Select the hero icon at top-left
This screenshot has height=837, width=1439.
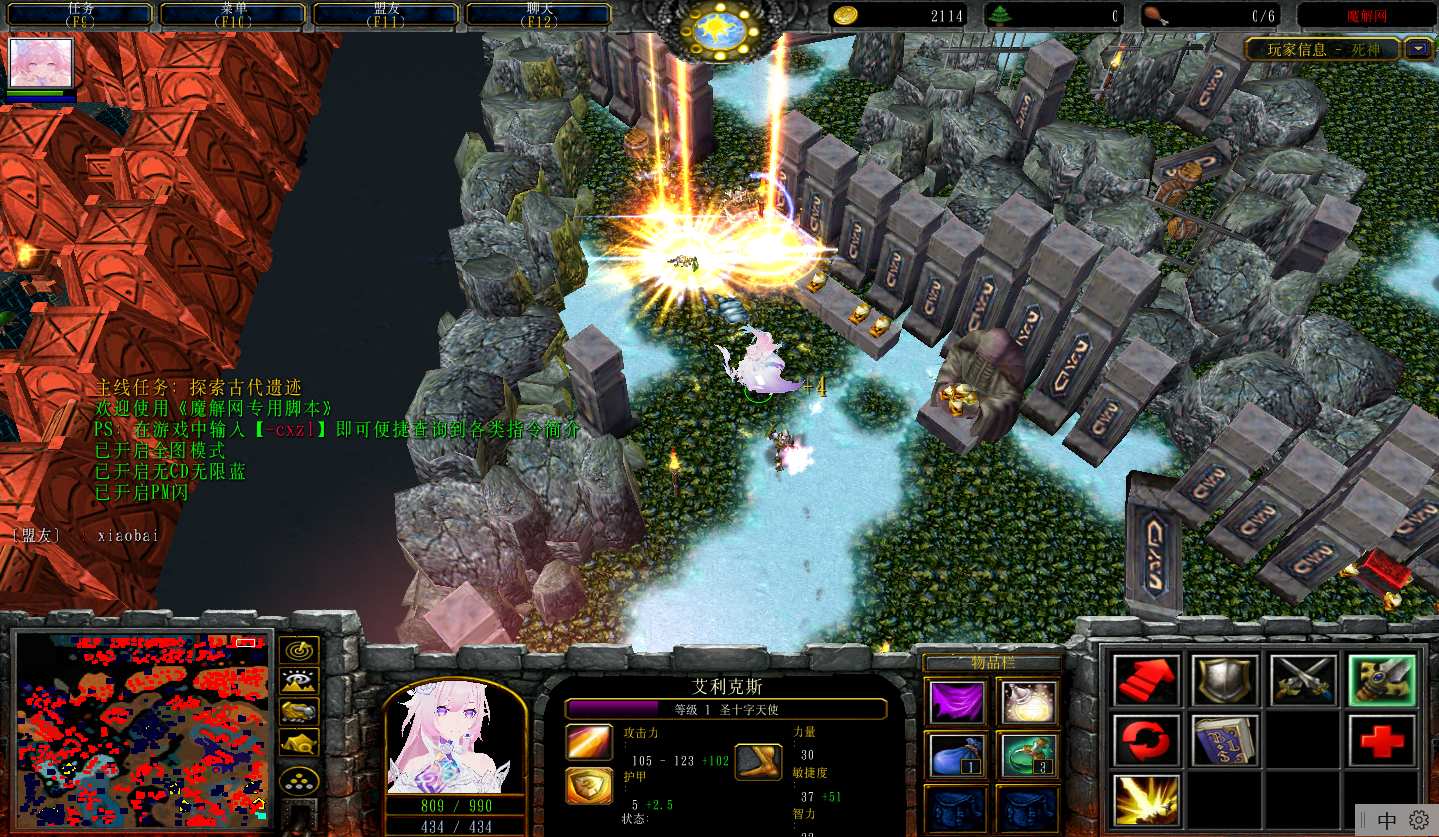41,64
